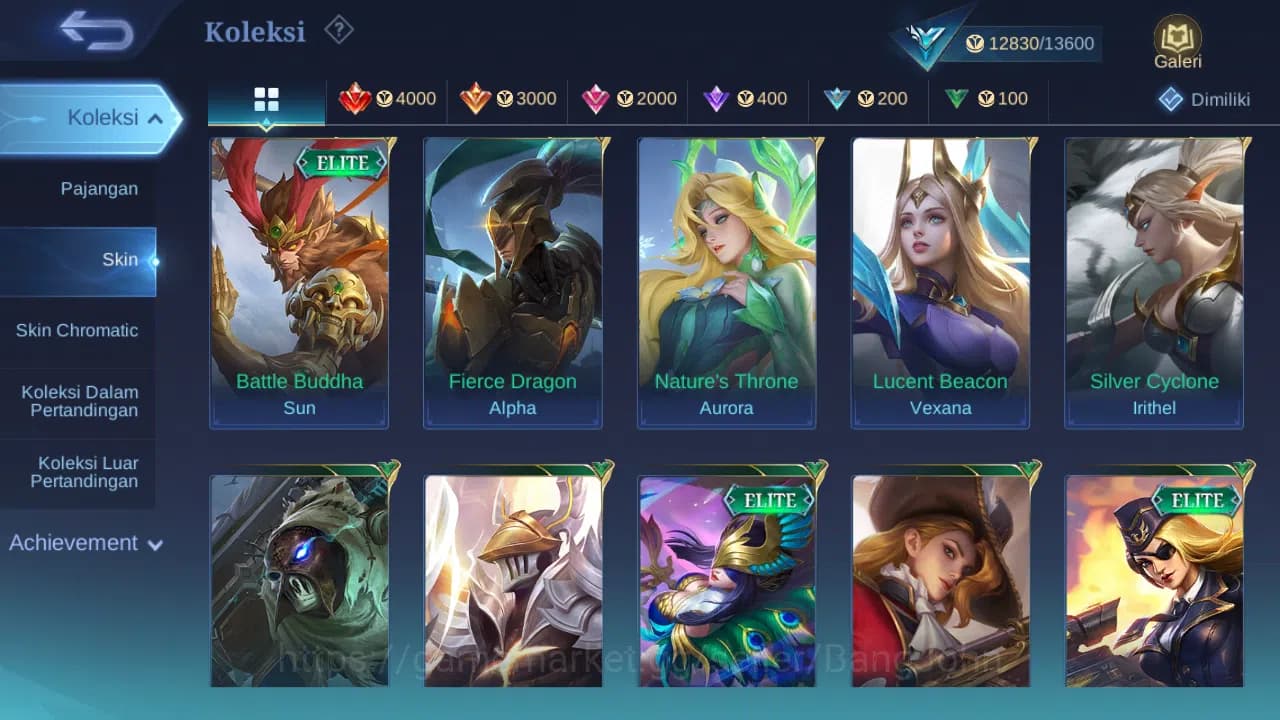Click the Koleksi help question mark
Image resolution: width=1280 pixels, height=720 pixels.
[338, 30]
